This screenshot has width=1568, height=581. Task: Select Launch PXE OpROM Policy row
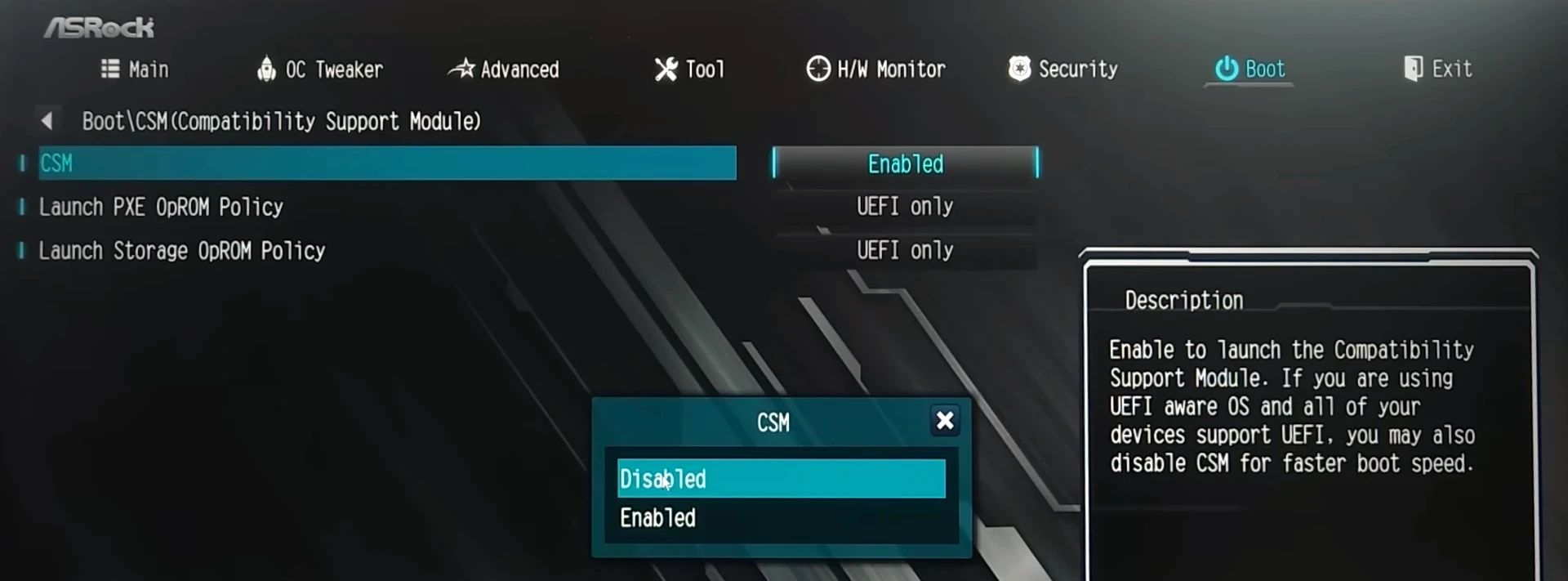162,207
